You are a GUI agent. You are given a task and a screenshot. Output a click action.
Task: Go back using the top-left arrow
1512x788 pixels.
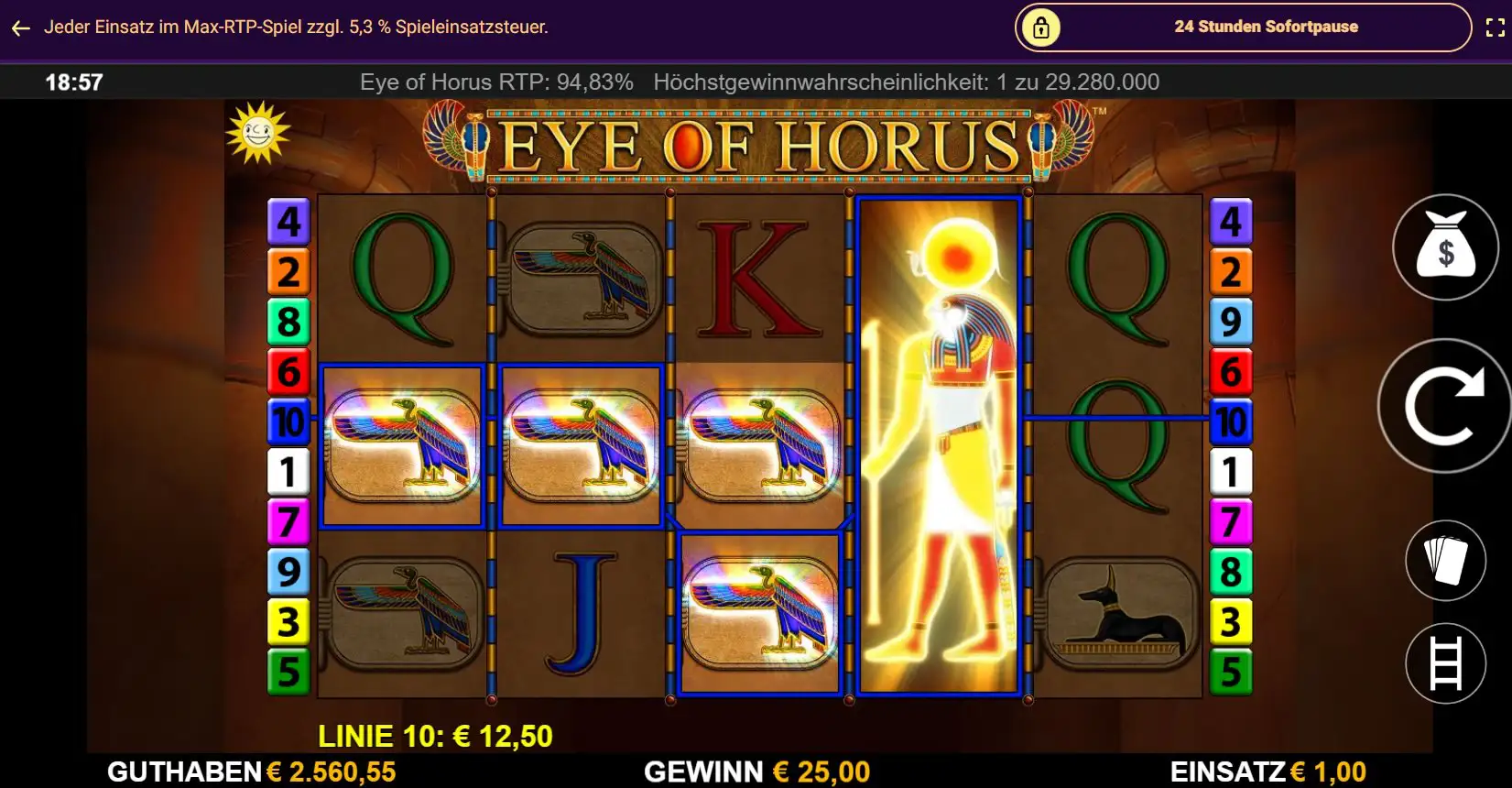pos(21,28)
